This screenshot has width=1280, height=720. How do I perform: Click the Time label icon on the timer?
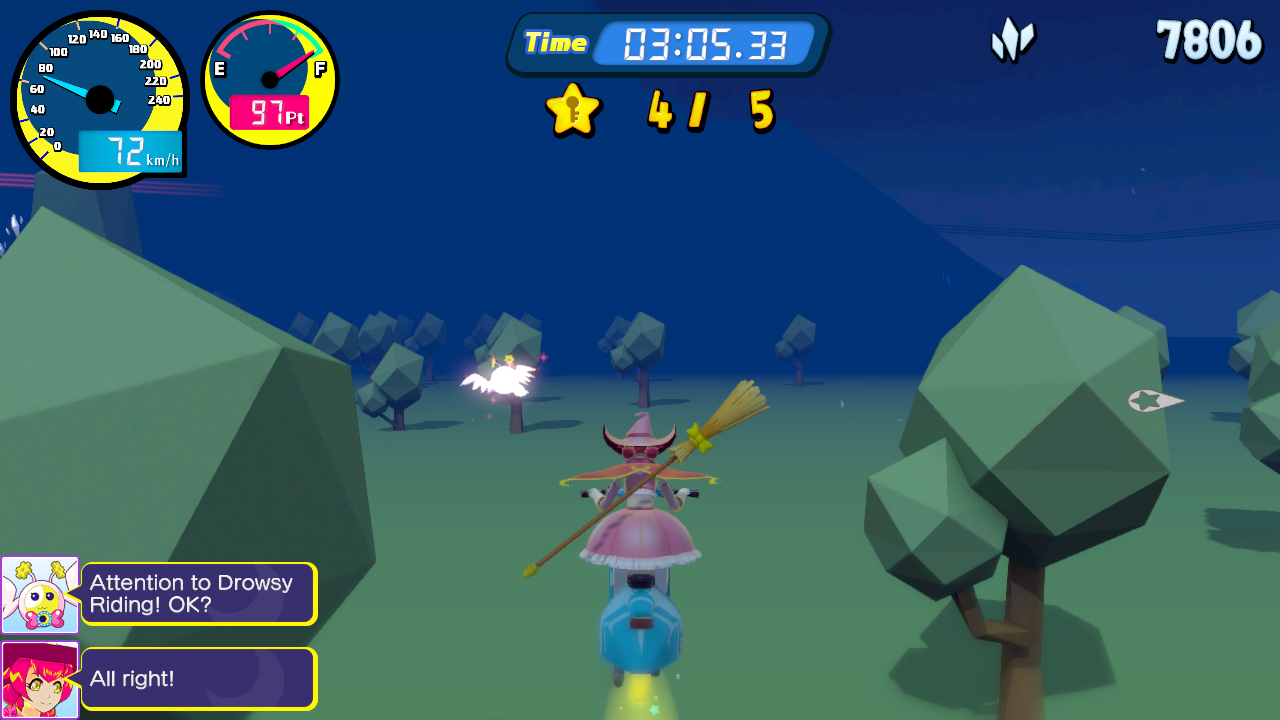tap(556, 43)
